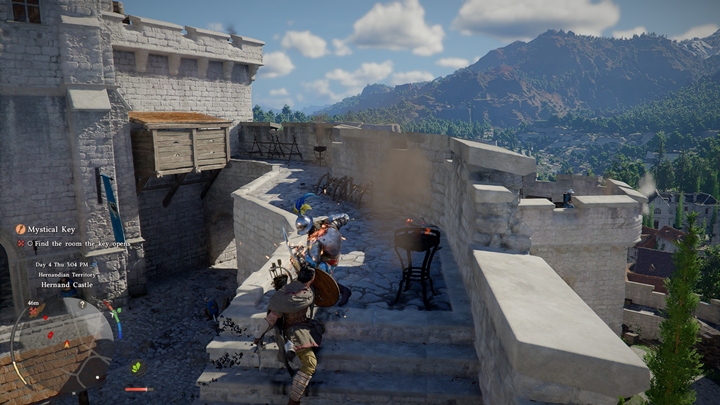This screenshot has width=720, height=405.
Task: Click the green leaf icon beside the minimap
Action: coord(136,367)
